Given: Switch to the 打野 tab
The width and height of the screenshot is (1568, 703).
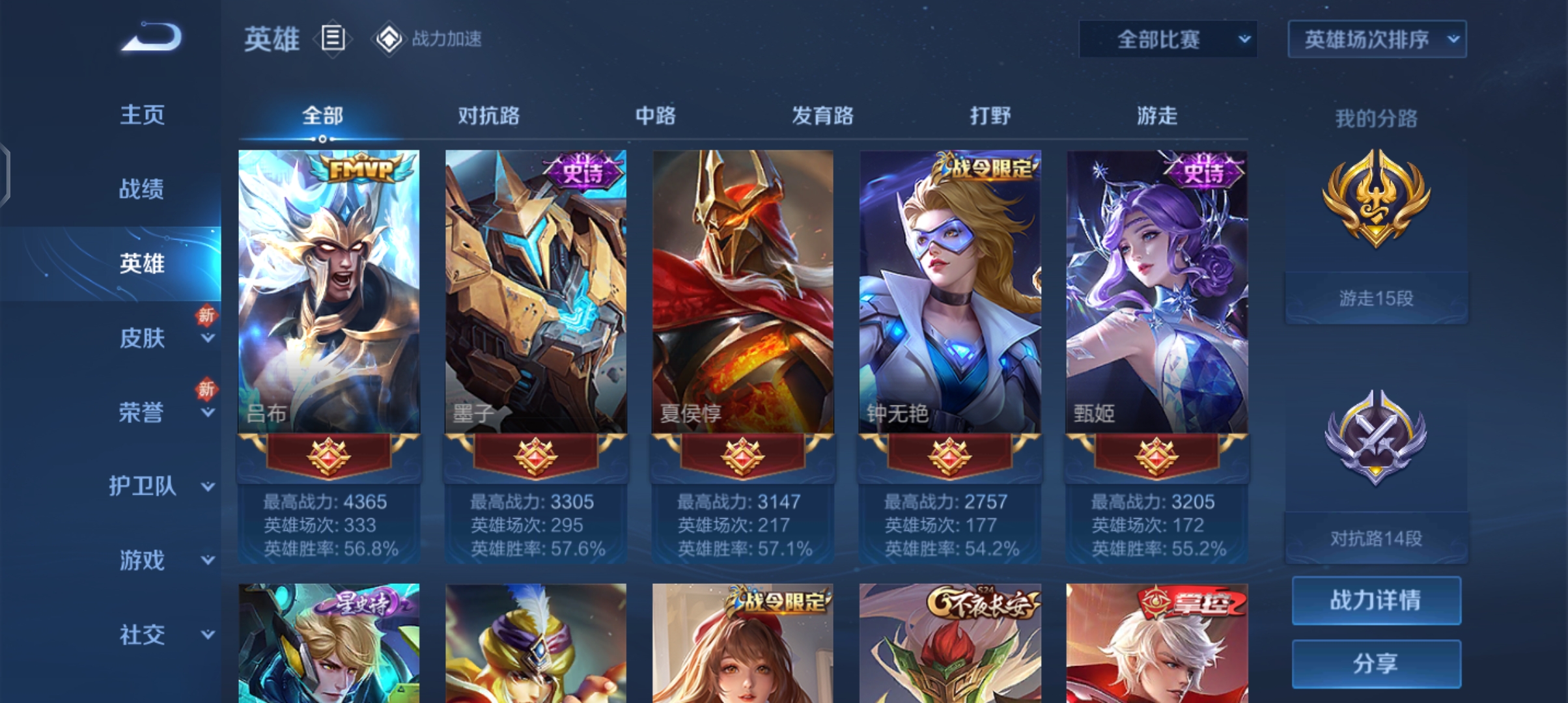Looking at the screenshot, I should click(x=989, y=116).
